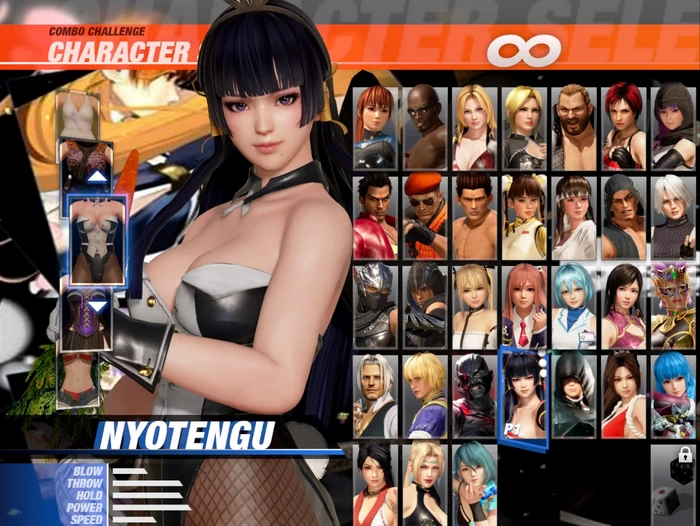Select the highlighted Nyotengu P1 tile

click(523, 397)
